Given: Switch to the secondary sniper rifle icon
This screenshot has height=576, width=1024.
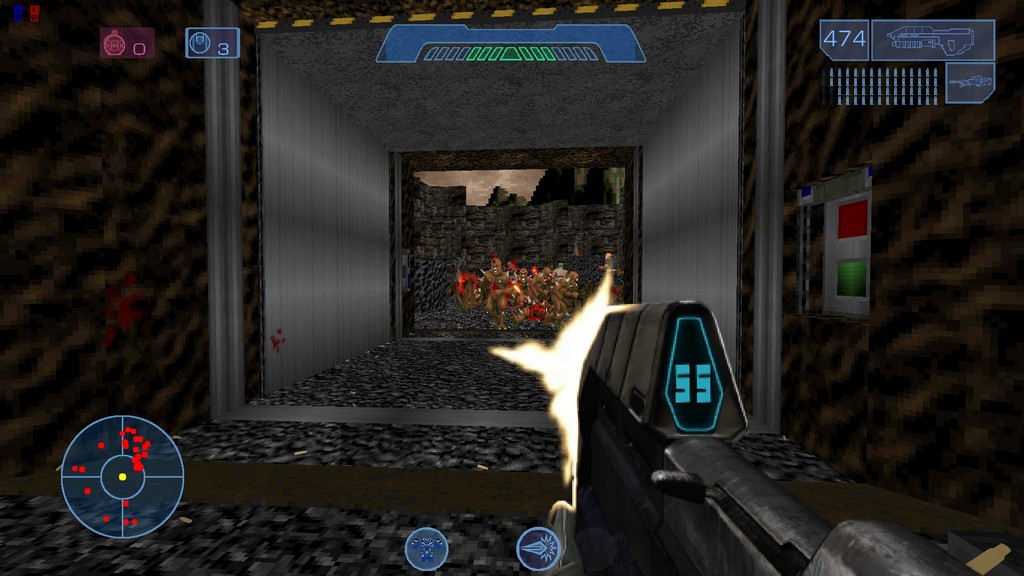Looking at the screenshot, I should pyautogui.click(x=969, y=82).
